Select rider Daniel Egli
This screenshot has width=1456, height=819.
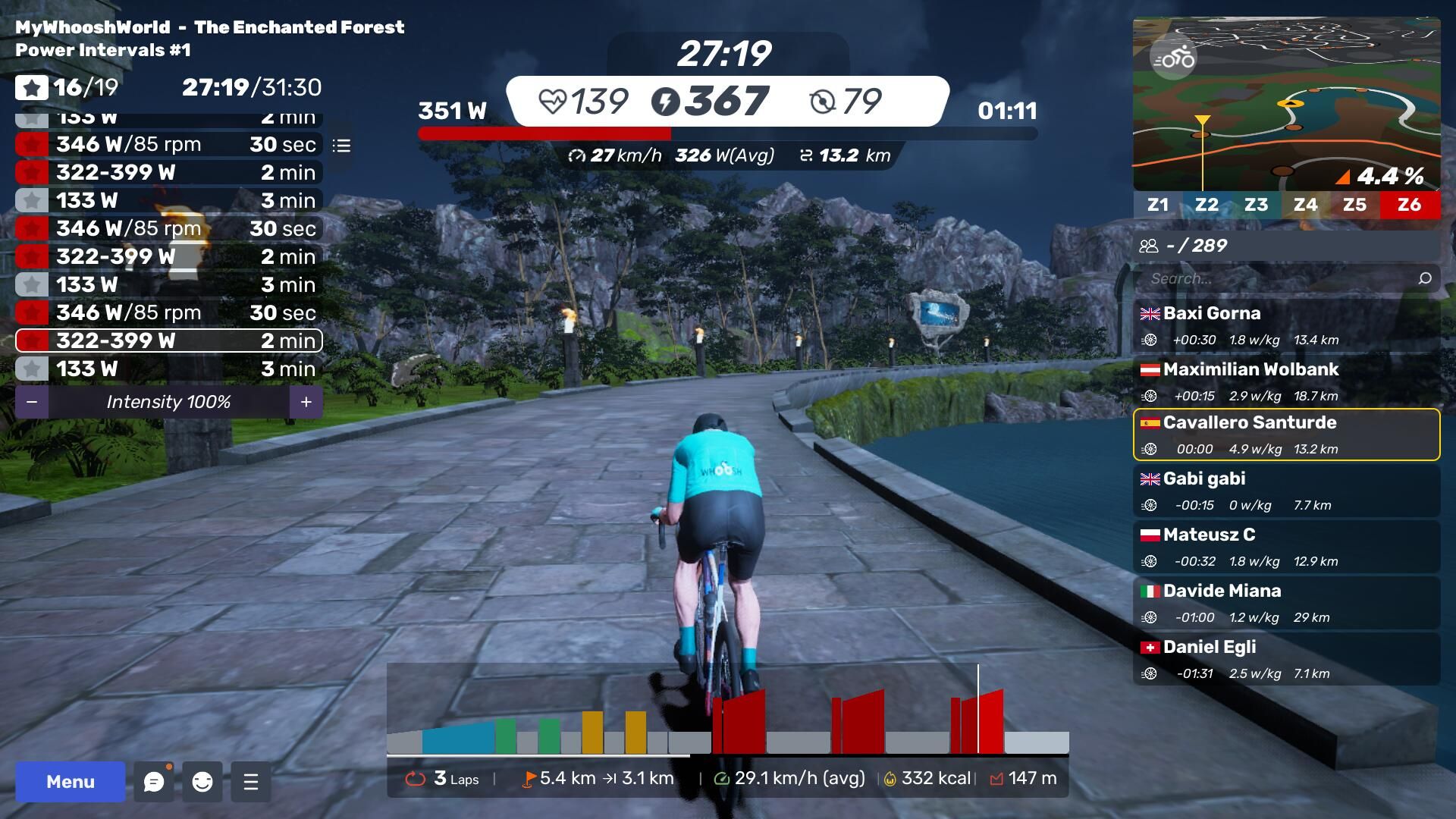click(1286, 659)
